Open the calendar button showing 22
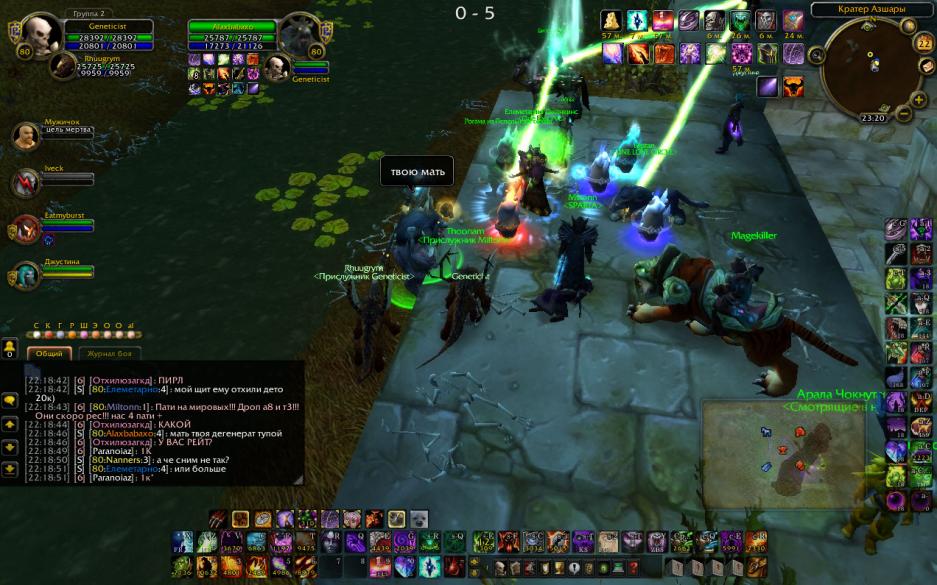The image size is (937, 585). pyautogui.click(x=923, y=43)
